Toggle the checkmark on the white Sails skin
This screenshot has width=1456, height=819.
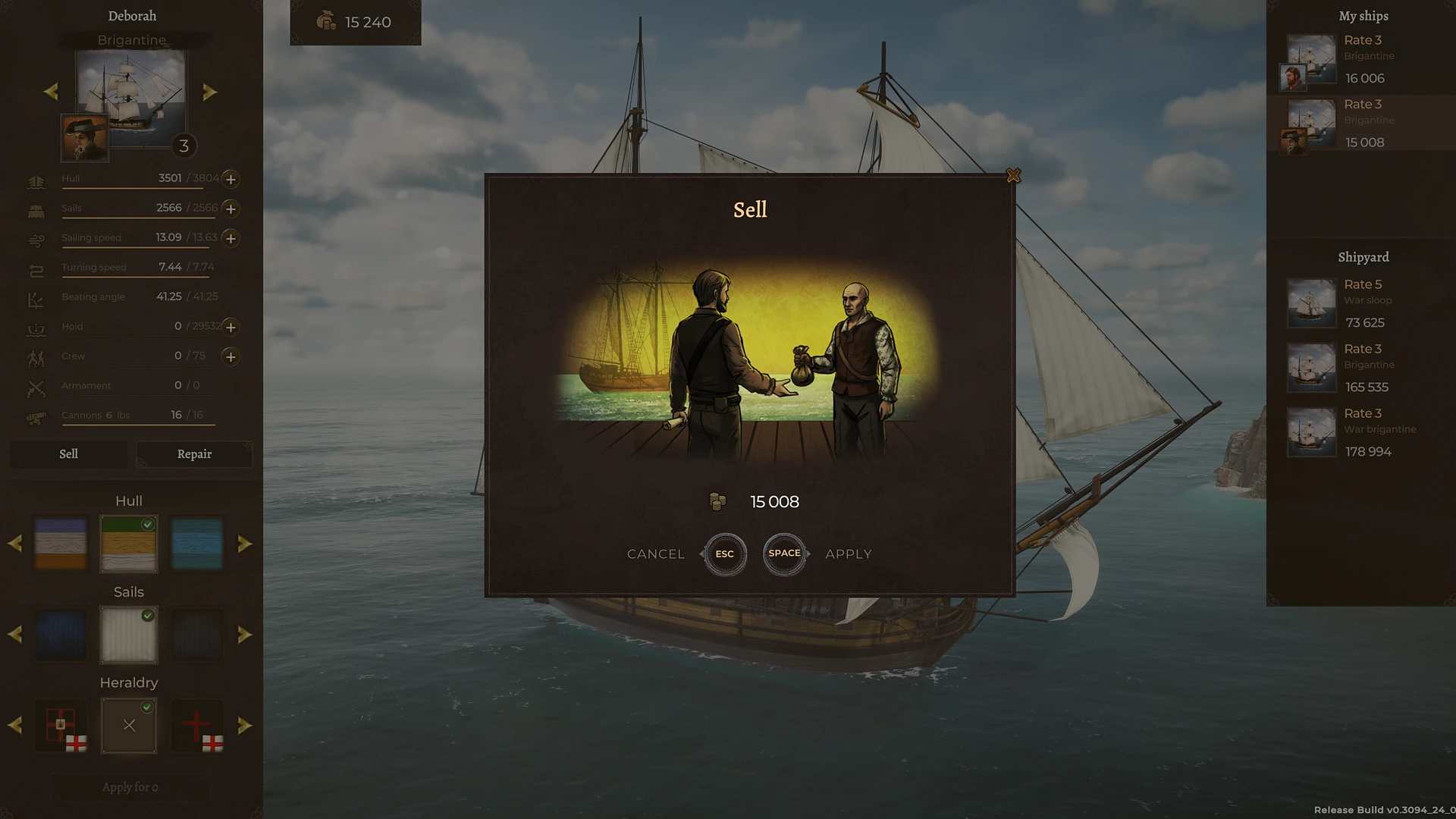click(x=147, y=614)
